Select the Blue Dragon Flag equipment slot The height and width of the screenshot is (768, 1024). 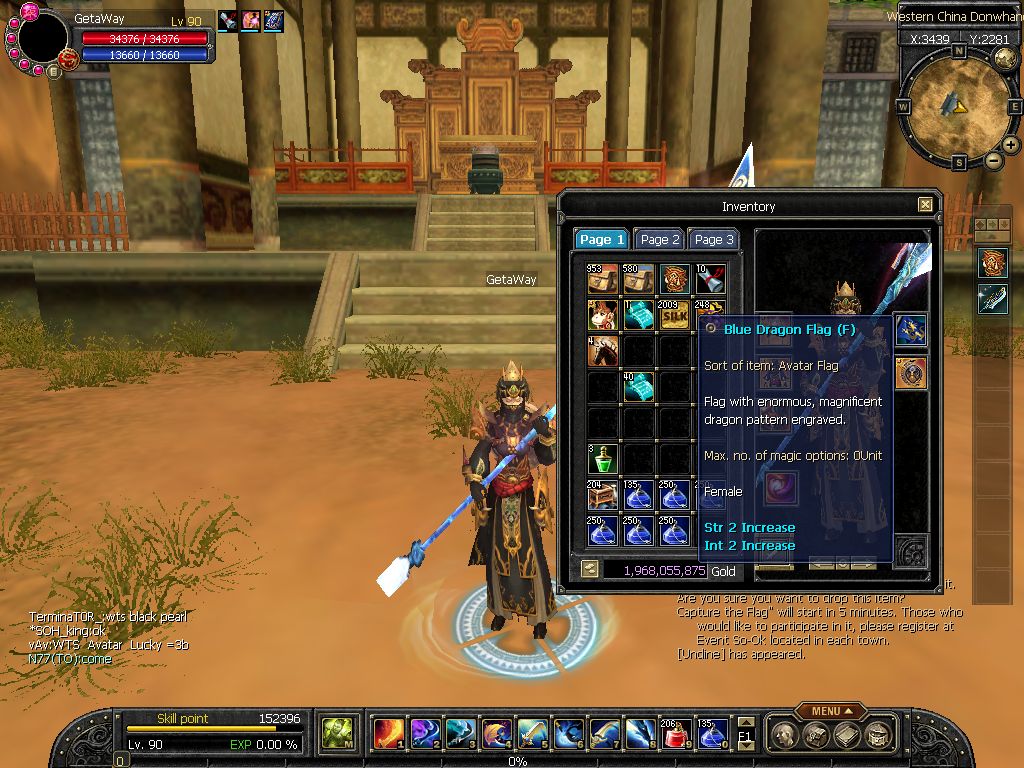coord(910,329)
